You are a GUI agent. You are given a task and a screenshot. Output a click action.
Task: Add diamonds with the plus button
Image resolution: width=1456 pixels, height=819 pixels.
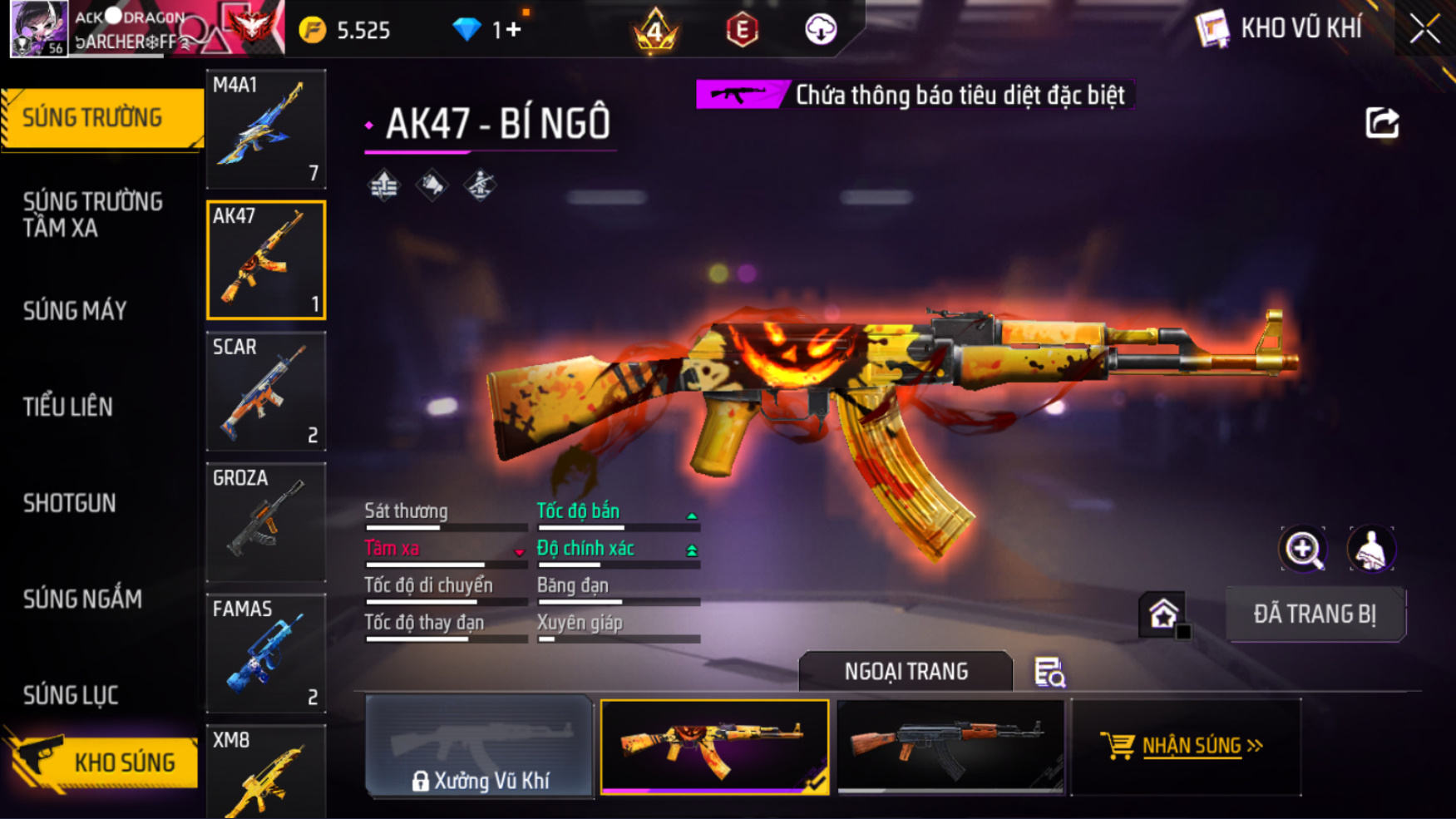click(512, 30)
